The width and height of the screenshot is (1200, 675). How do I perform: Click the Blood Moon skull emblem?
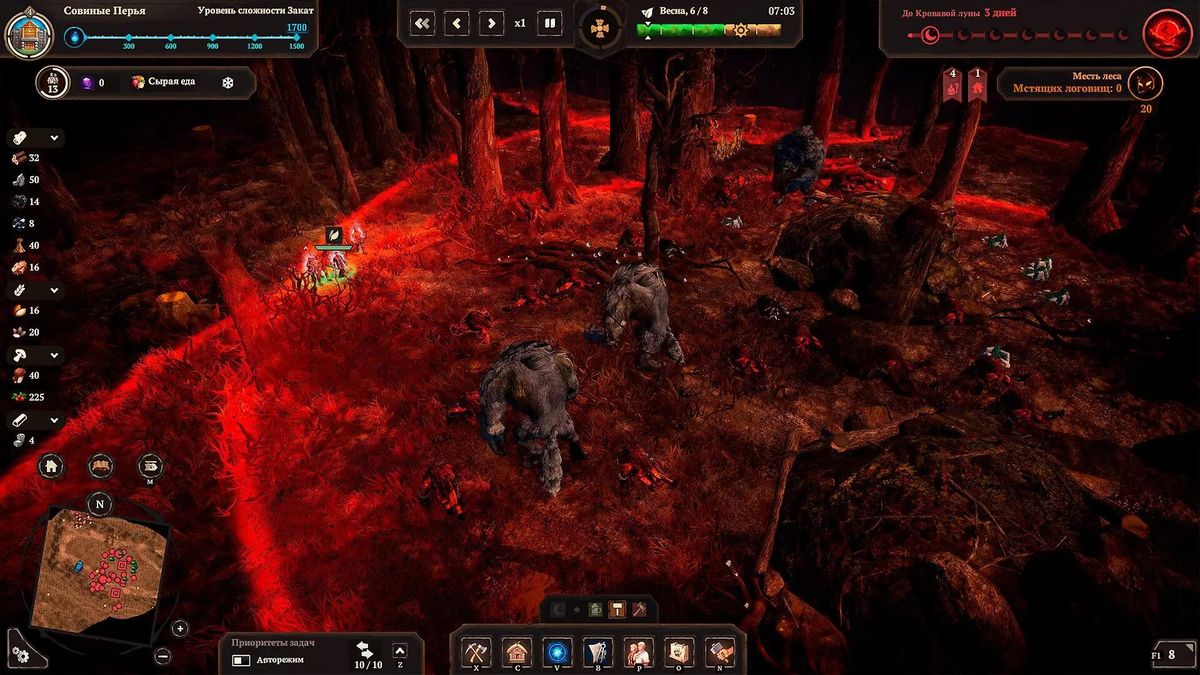coord(1167,30)
